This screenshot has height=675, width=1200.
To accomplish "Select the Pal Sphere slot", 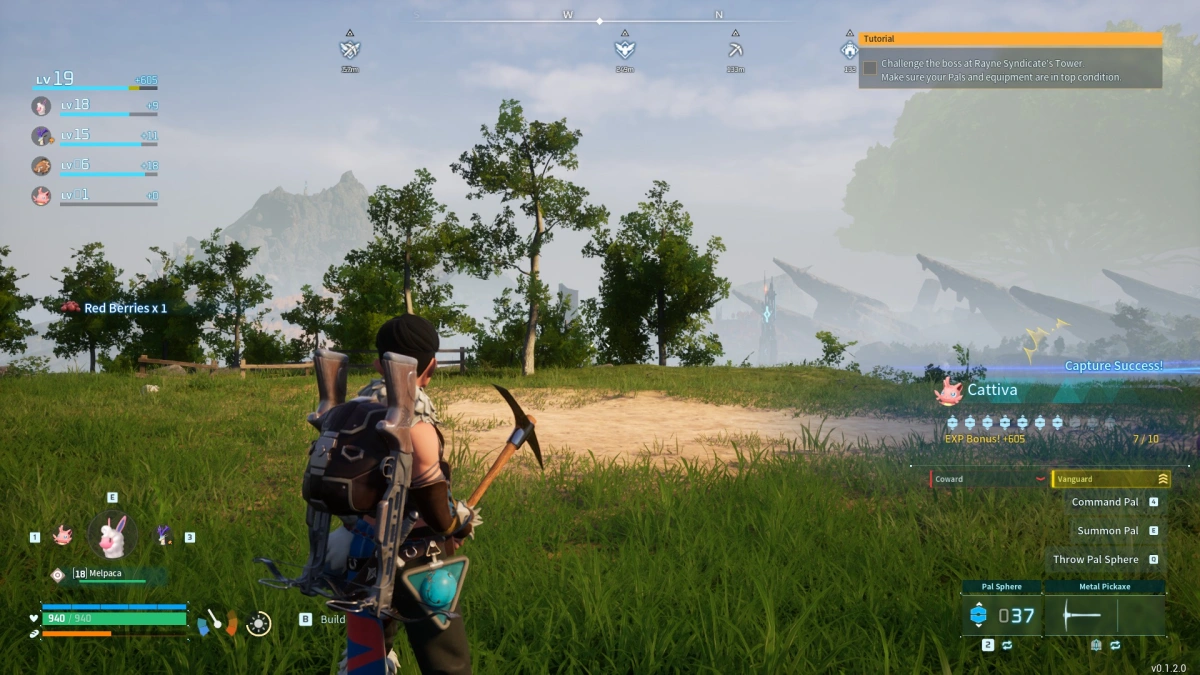I will (1001, 615).
